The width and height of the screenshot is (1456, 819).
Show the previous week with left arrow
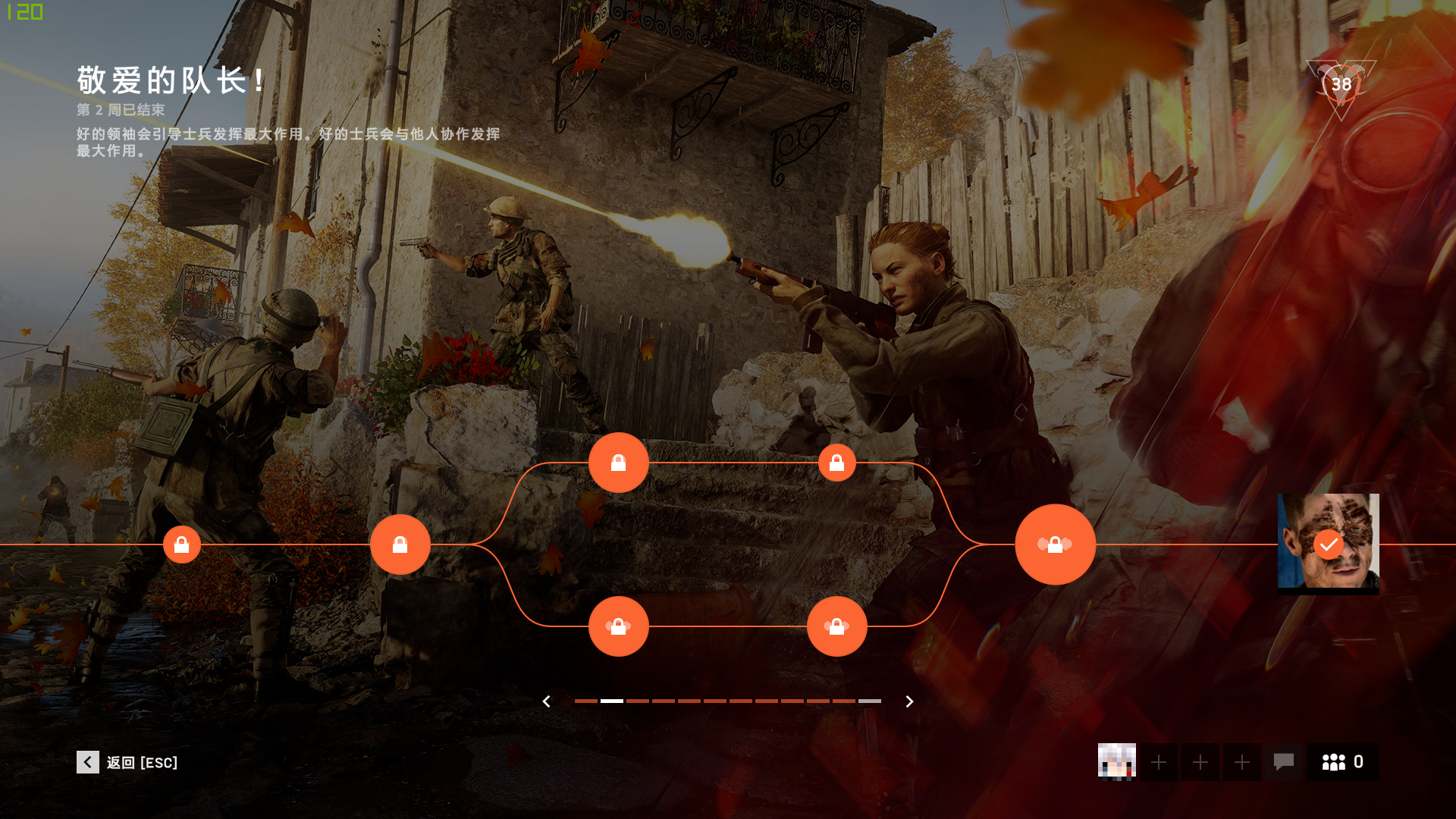click(x=546, y=701)
